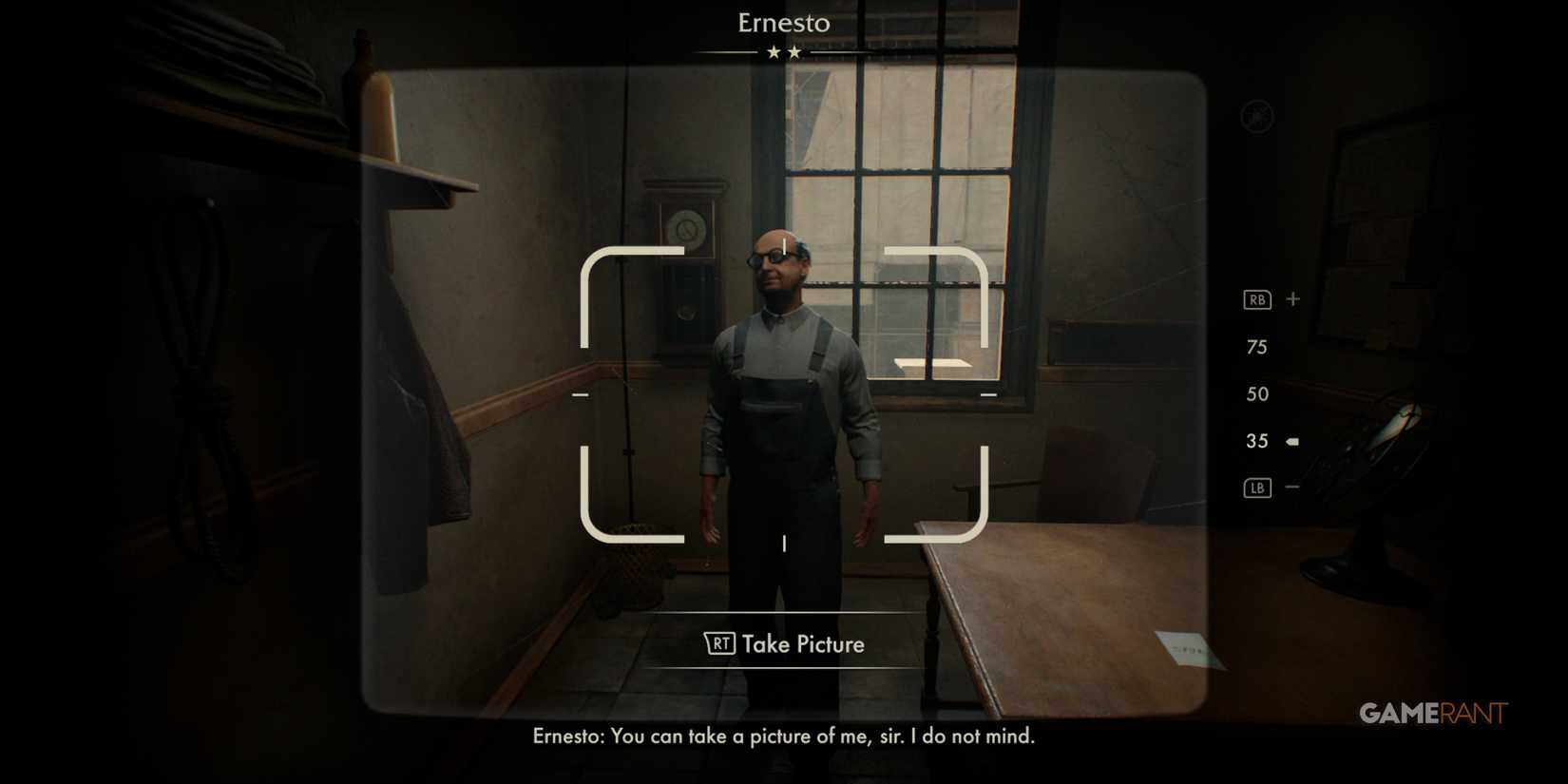Click the RT trigger icon on Take Picture prompt
This screenshot has height=784, width=1568.
[x=722, y=643]
